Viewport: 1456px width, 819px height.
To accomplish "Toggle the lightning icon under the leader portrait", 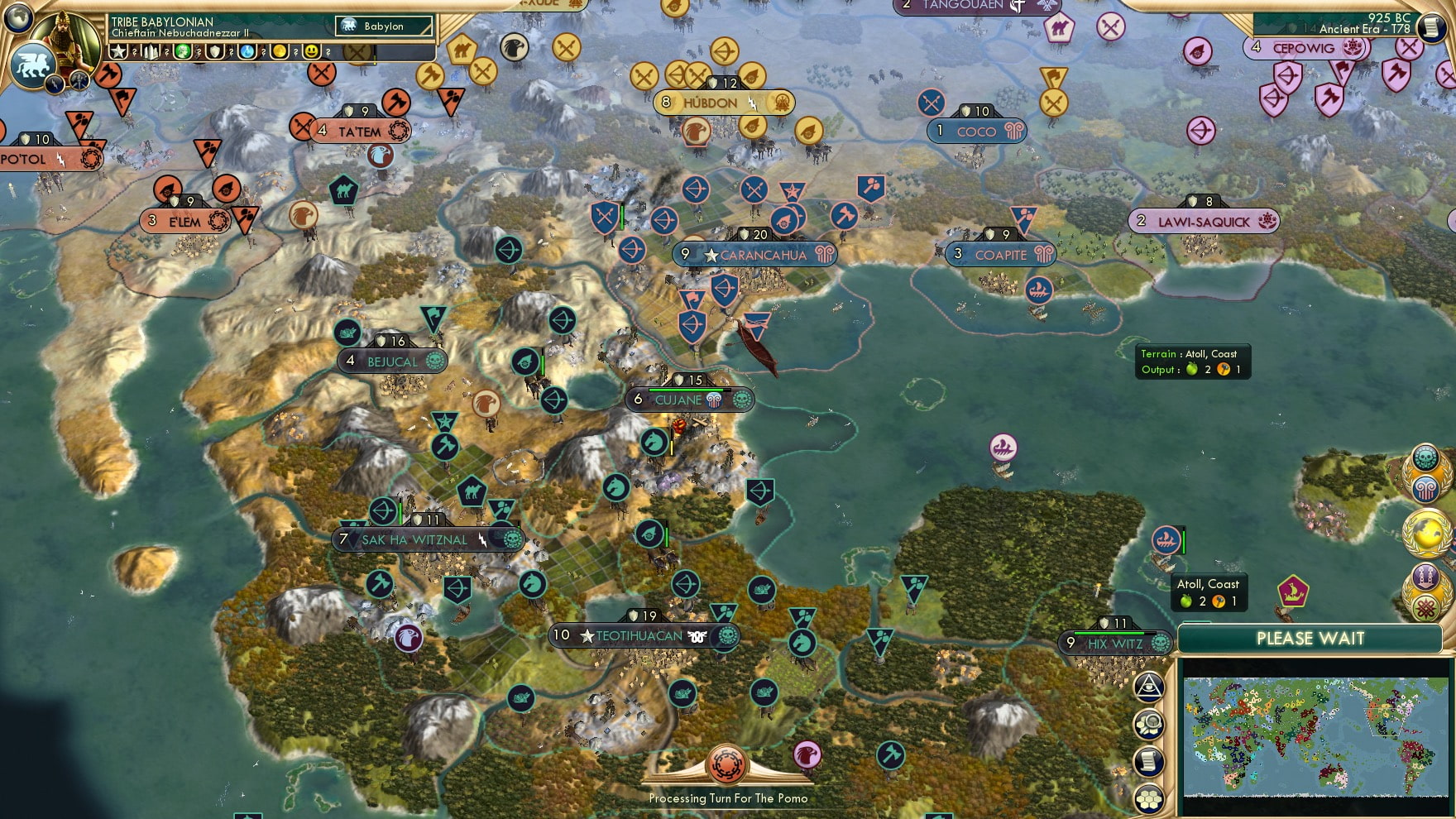I will [53, 84].
